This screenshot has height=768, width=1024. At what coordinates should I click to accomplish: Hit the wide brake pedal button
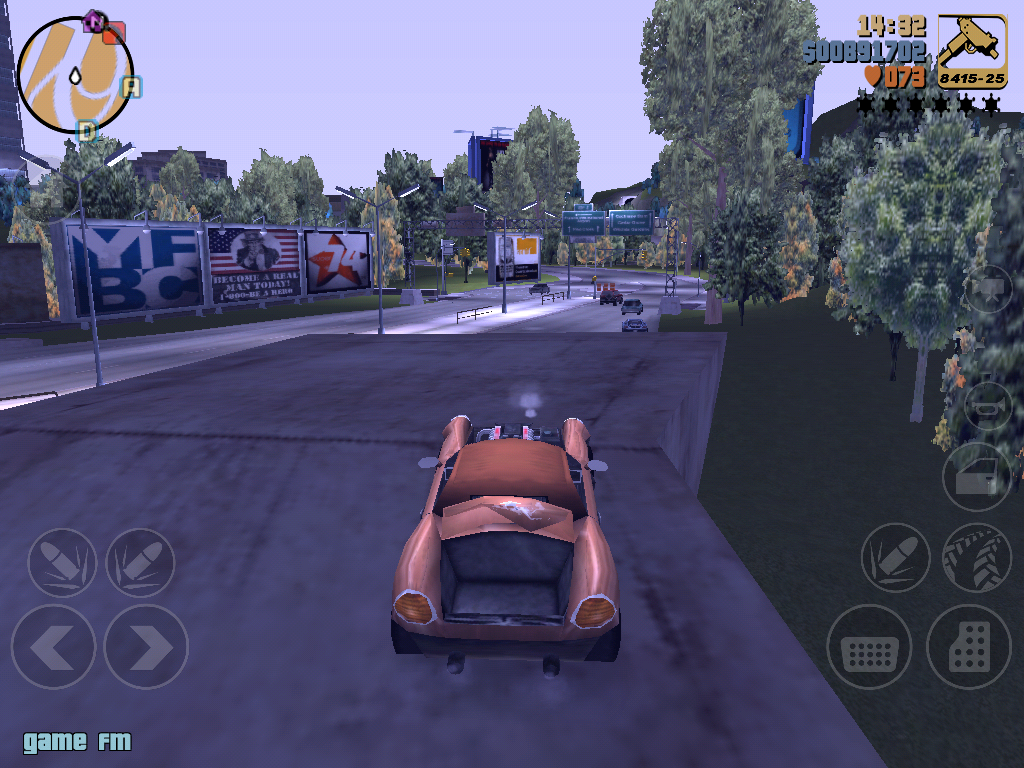pyautogui.click(x=869, y=647)
